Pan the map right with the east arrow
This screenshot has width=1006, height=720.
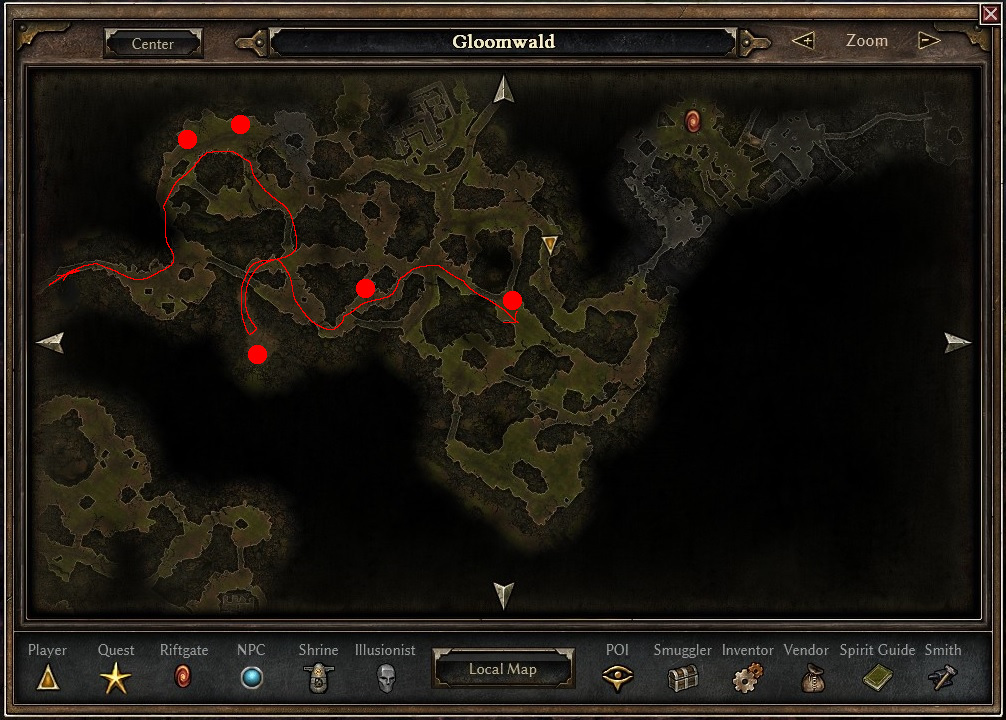[957, 343]
